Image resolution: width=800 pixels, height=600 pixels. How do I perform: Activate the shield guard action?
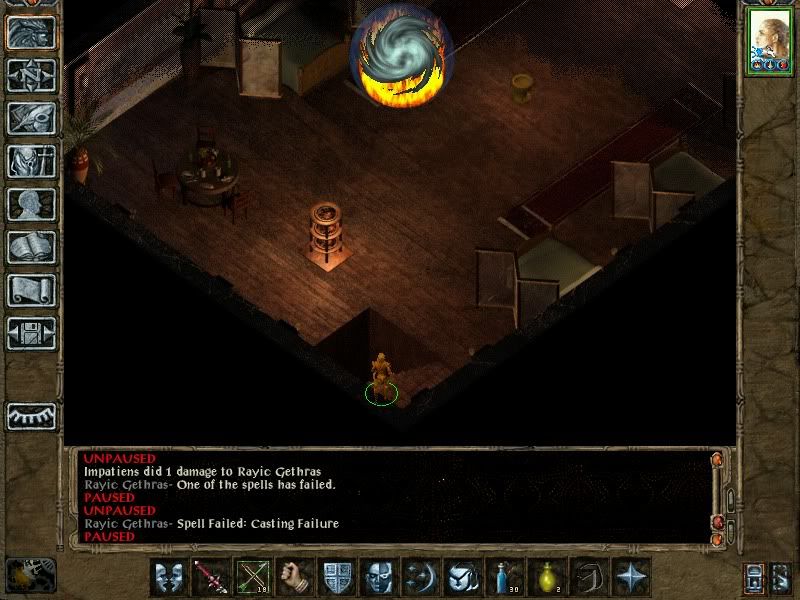(x=337, y=577)
